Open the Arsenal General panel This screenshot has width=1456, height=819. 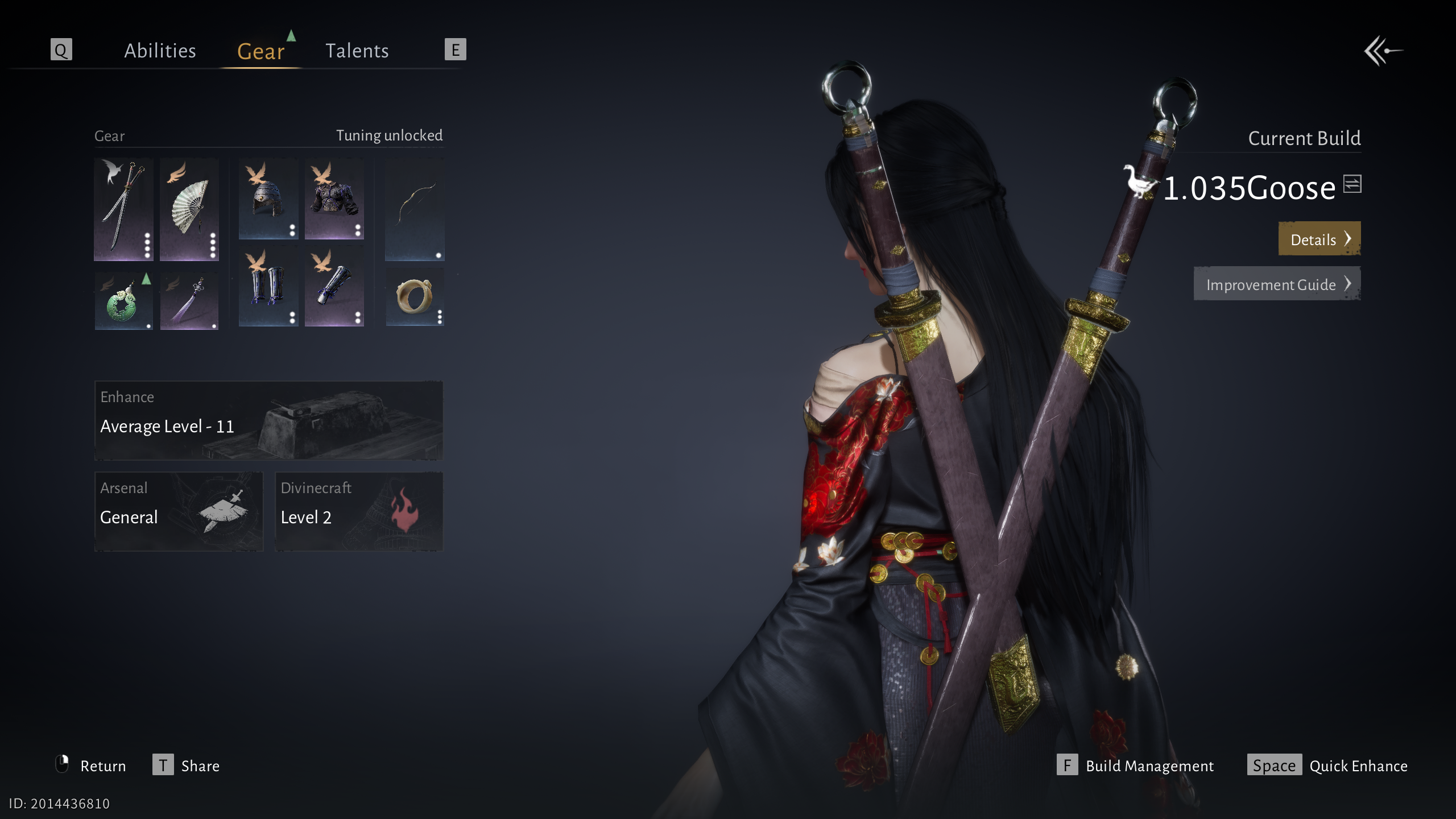[179, 511]
